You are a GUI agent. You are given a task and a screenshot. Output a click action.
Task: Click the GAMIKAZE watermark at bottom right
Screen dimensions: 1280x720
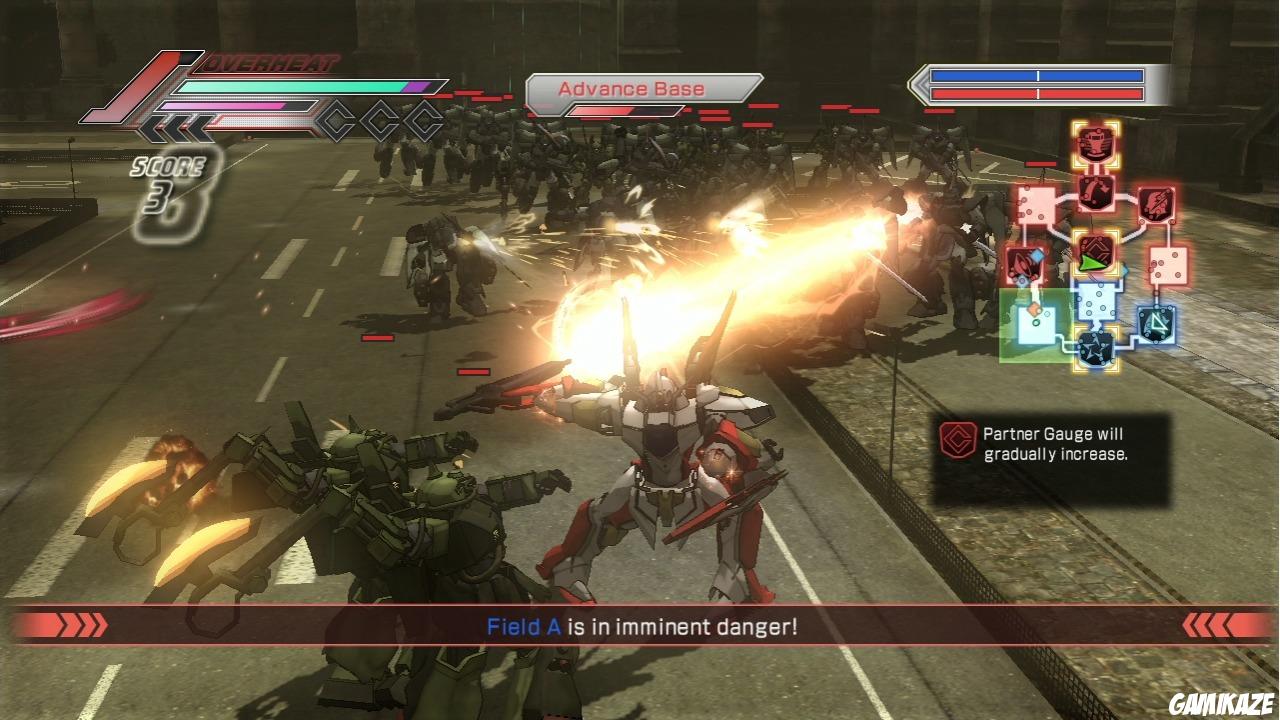tap(1222, 701)
